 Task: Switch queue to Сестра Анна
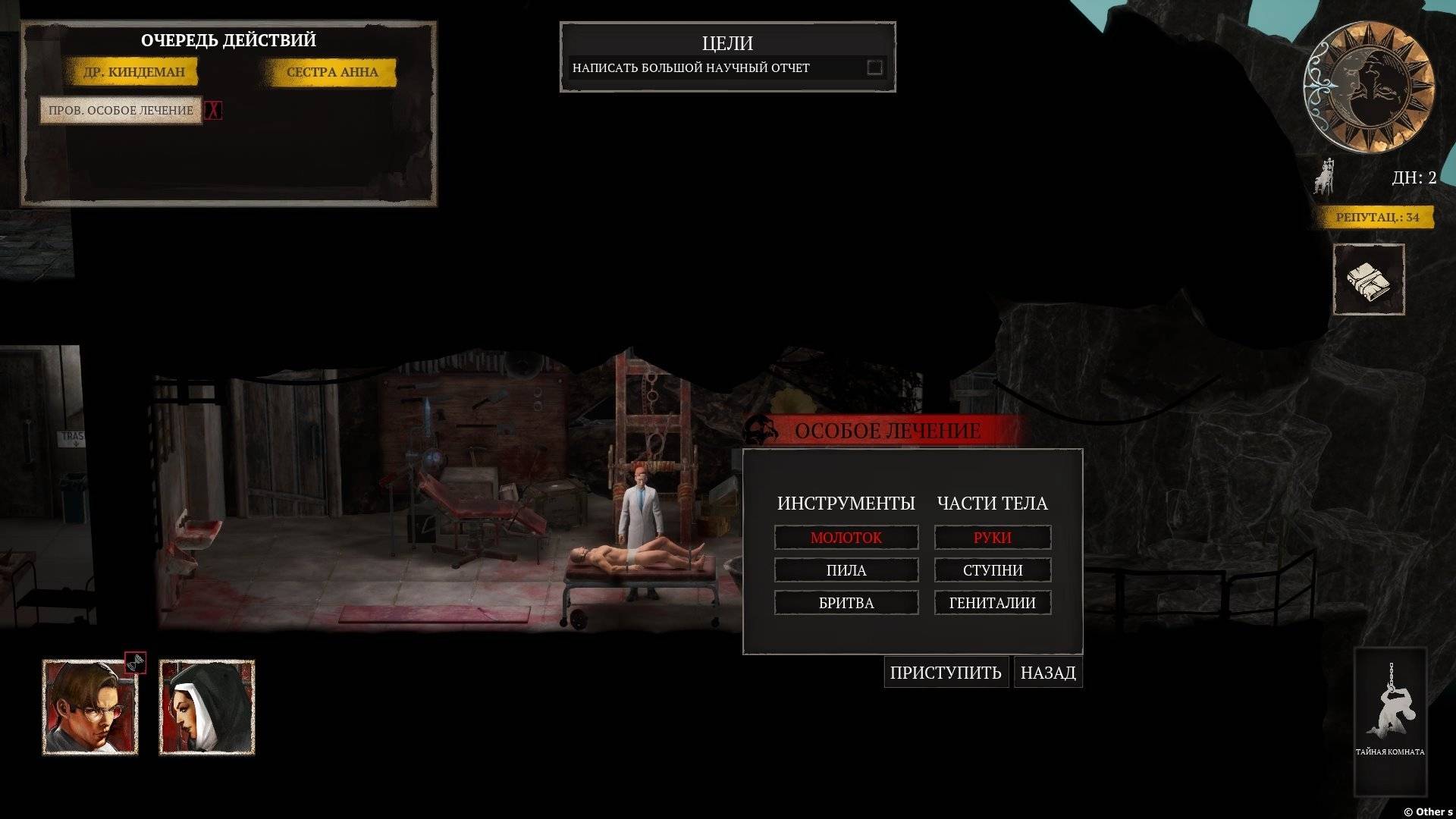pos(332,73)
